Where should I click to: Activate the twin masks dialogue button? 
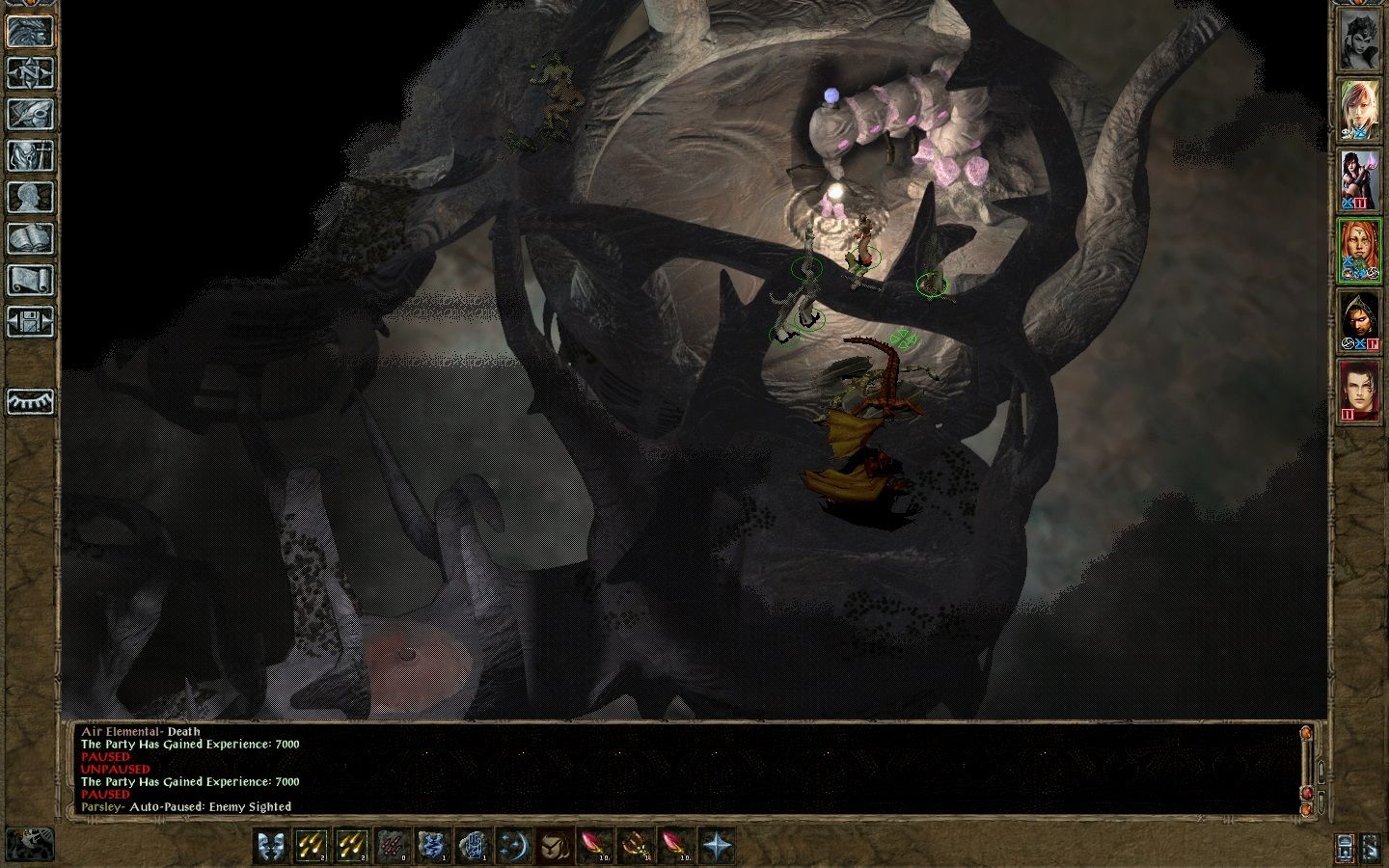[x=270, y=846]
